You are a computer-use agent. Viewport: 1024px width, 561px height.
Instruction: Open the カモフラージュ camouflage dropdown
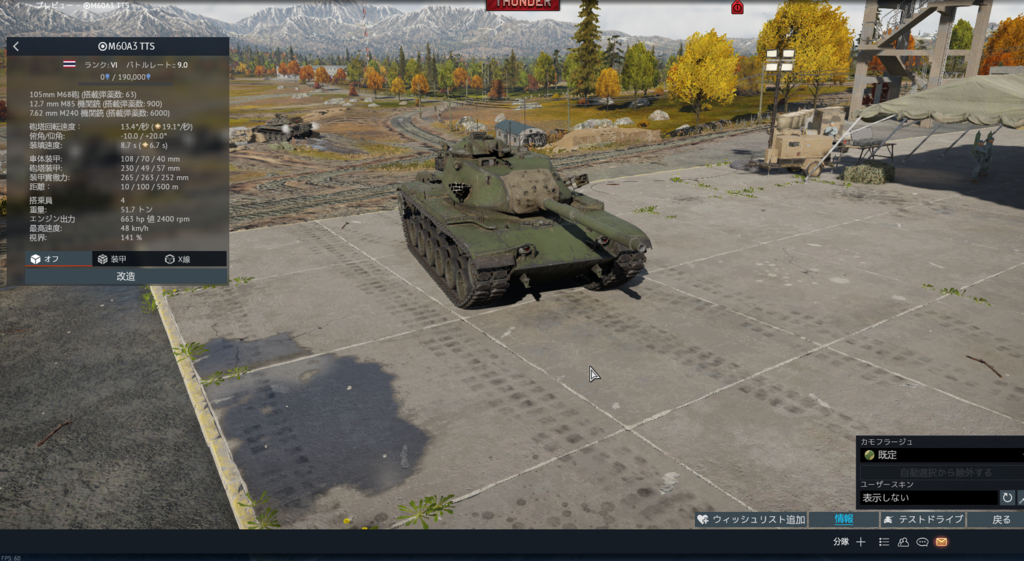pos(938,455)
